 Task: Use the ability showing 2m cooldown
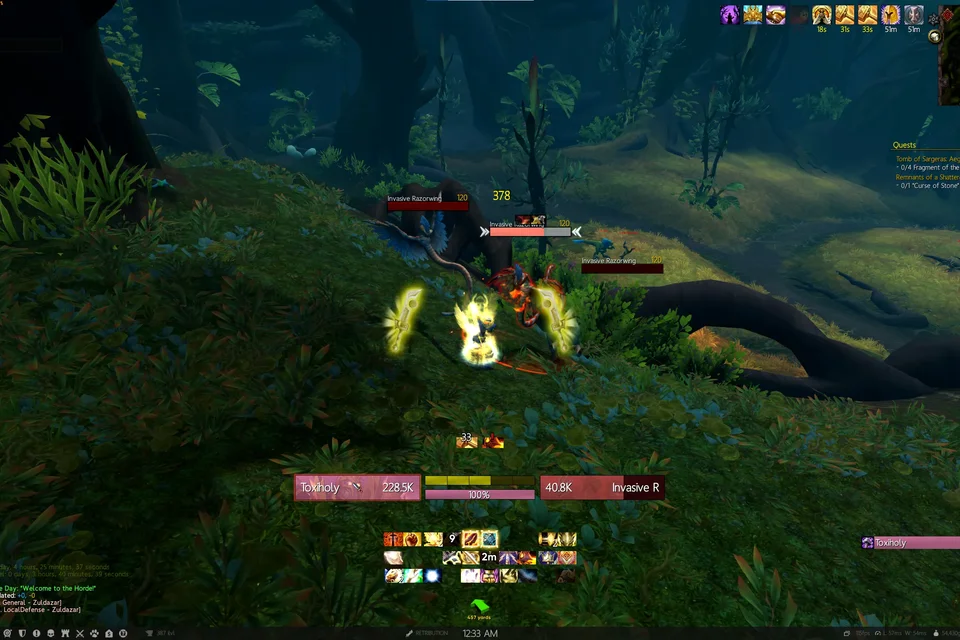489,558
